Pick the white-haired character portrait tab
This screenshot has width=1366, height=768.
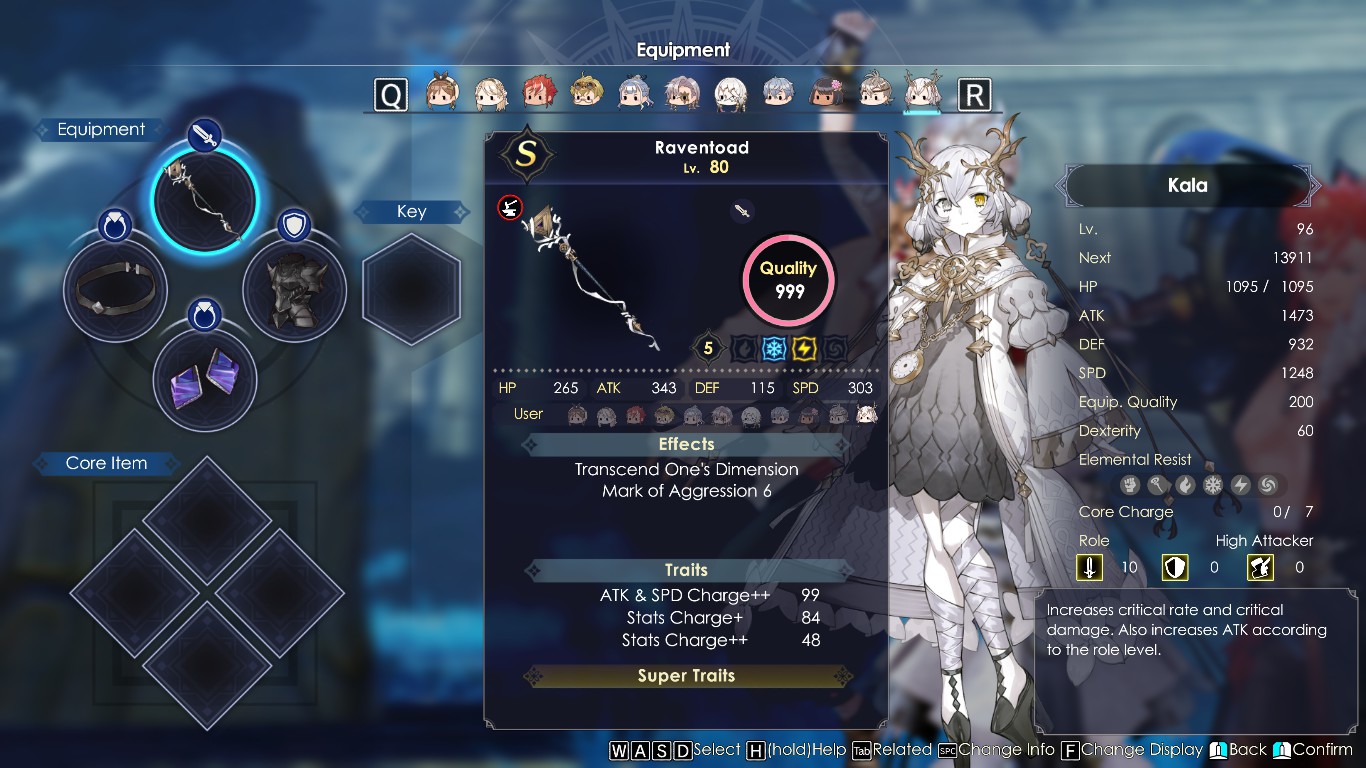tap(730, 93)
